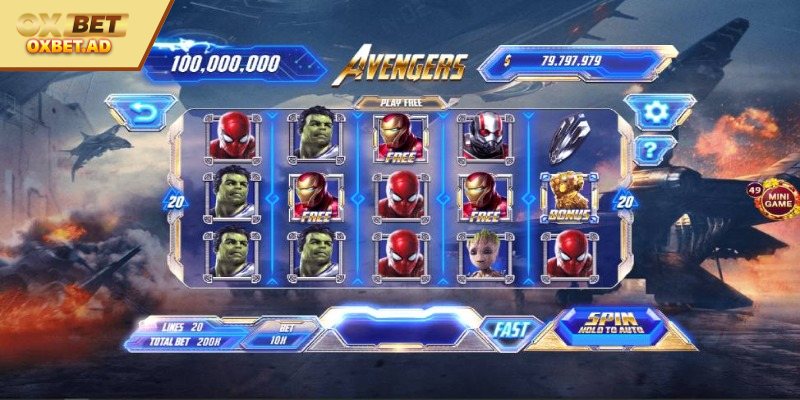
Task: Open the gear settings menu
Action: (x=656, y=111)
